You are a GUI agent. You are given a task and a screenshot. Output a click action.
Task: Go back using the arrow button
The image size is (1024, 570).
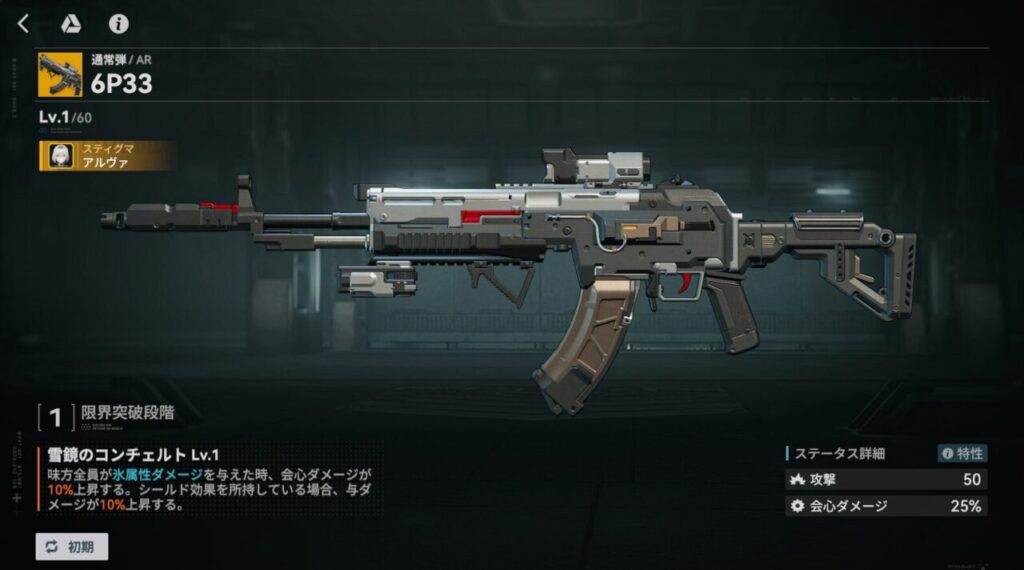24,24
